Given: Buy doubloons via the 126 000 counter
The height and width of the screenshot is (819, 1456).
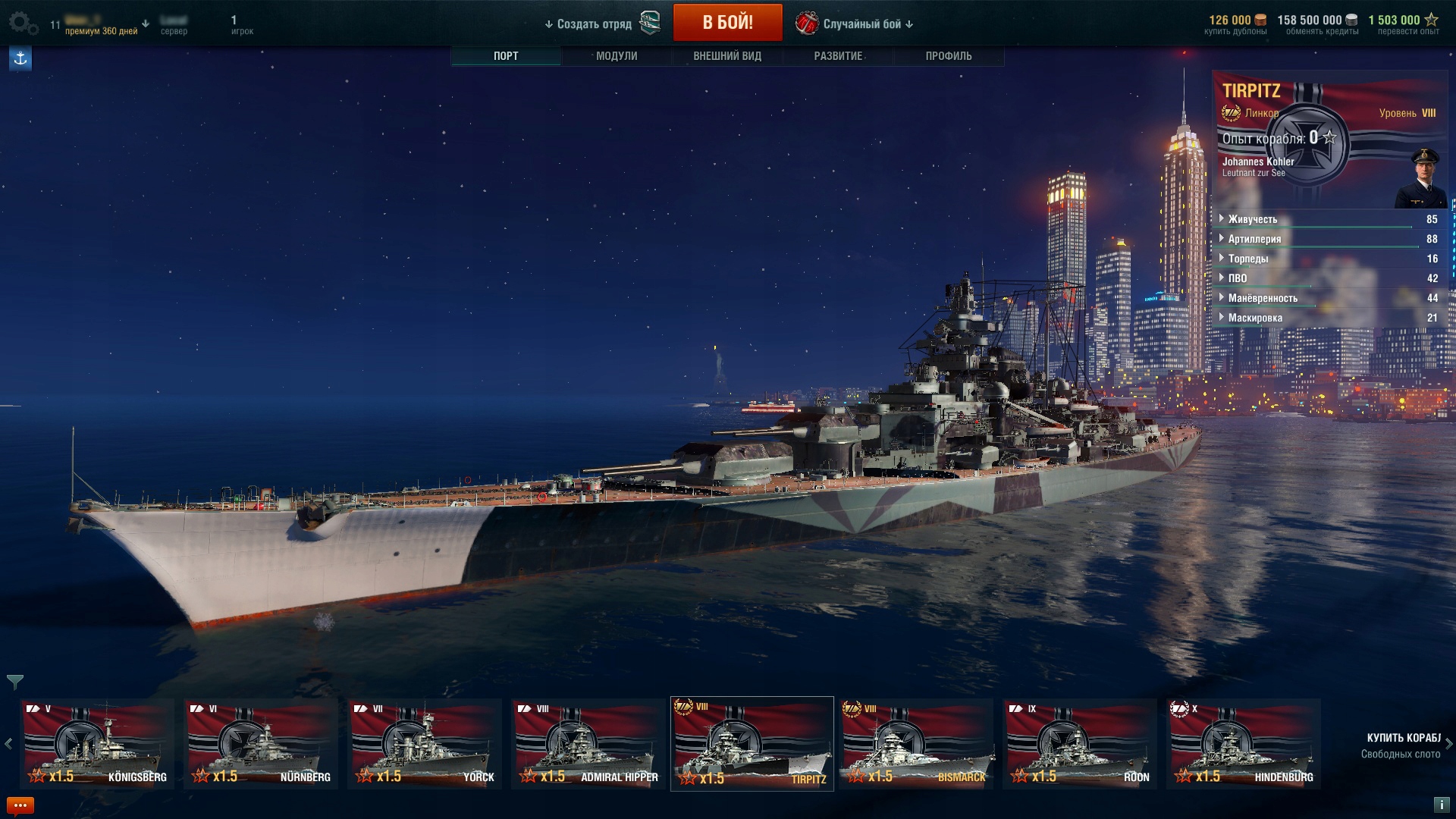Looking at the screenshot, I should tap(1235, 24).
